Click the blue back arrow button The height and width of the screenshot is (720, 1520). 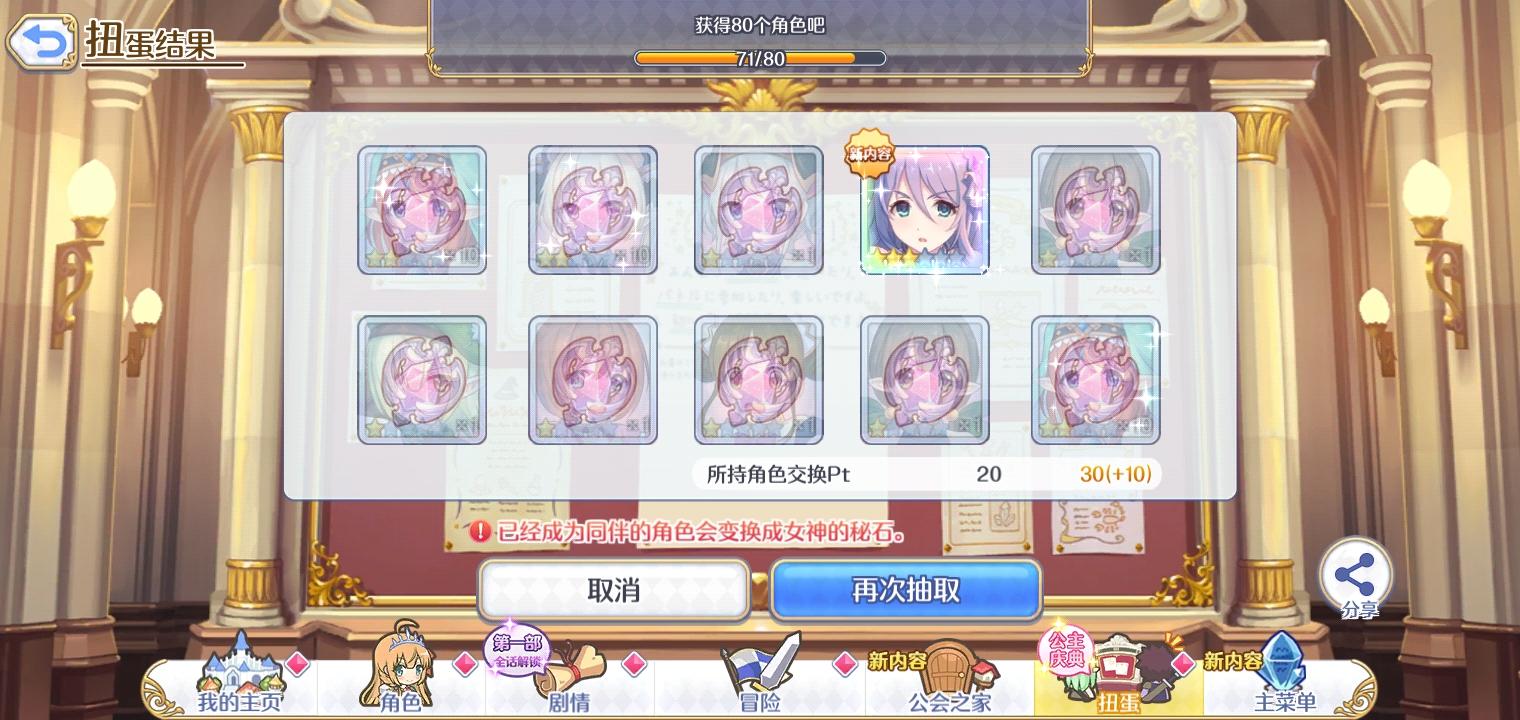[42, 42]
